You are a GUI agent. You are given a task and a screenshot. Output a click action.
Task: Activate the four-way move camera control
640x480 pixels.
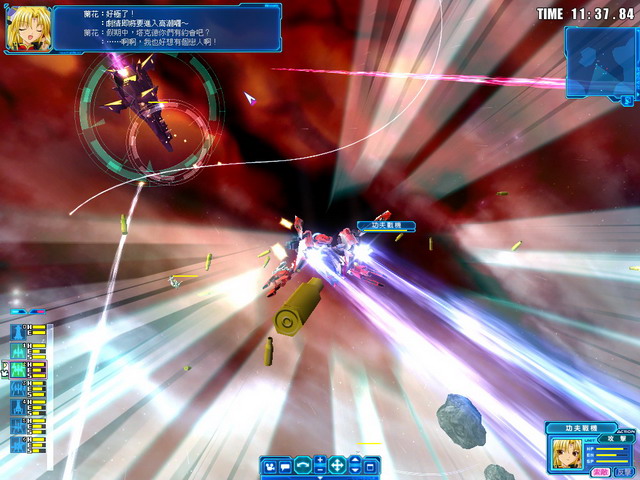click(337, 465)
